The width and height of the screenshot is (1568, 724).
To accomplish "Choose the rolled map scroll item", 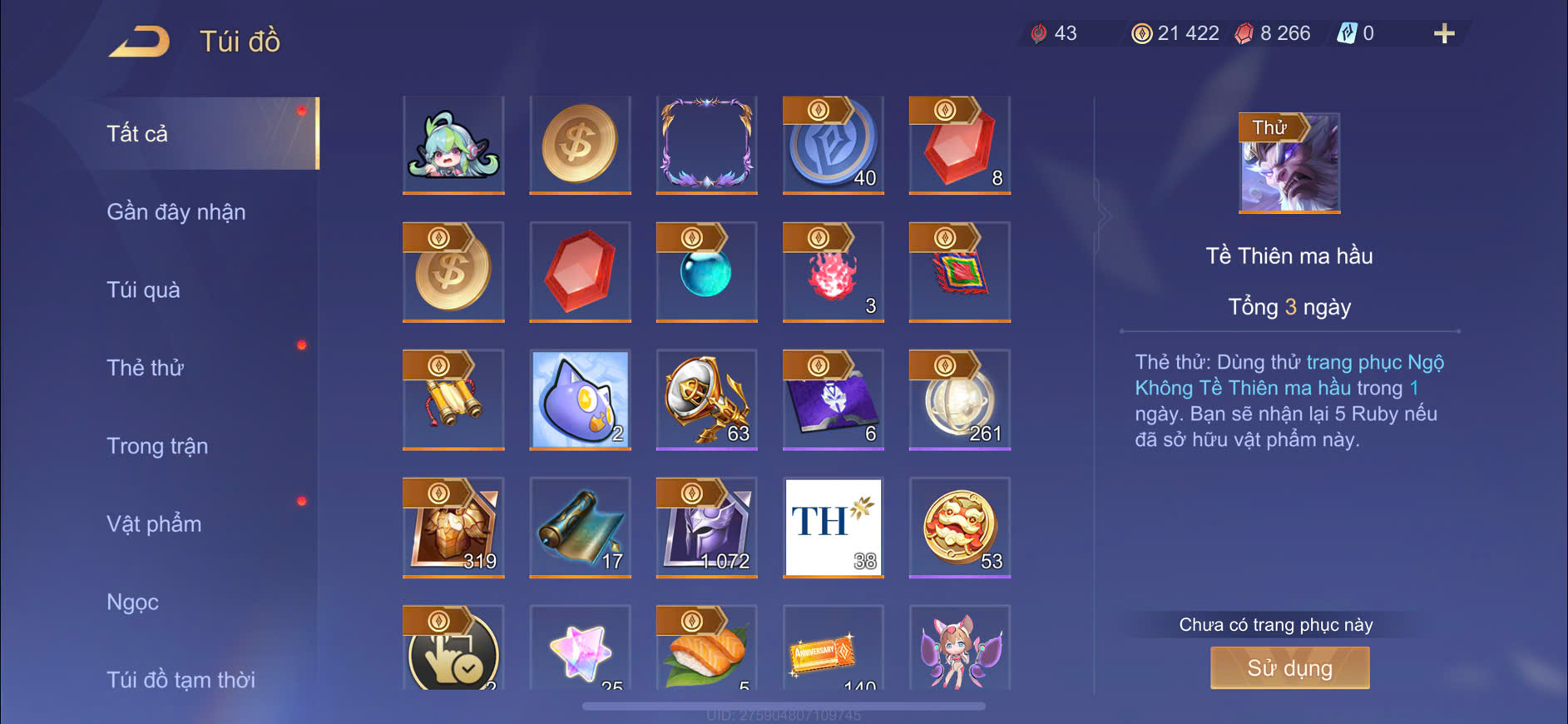I will (x=580, y=528).
